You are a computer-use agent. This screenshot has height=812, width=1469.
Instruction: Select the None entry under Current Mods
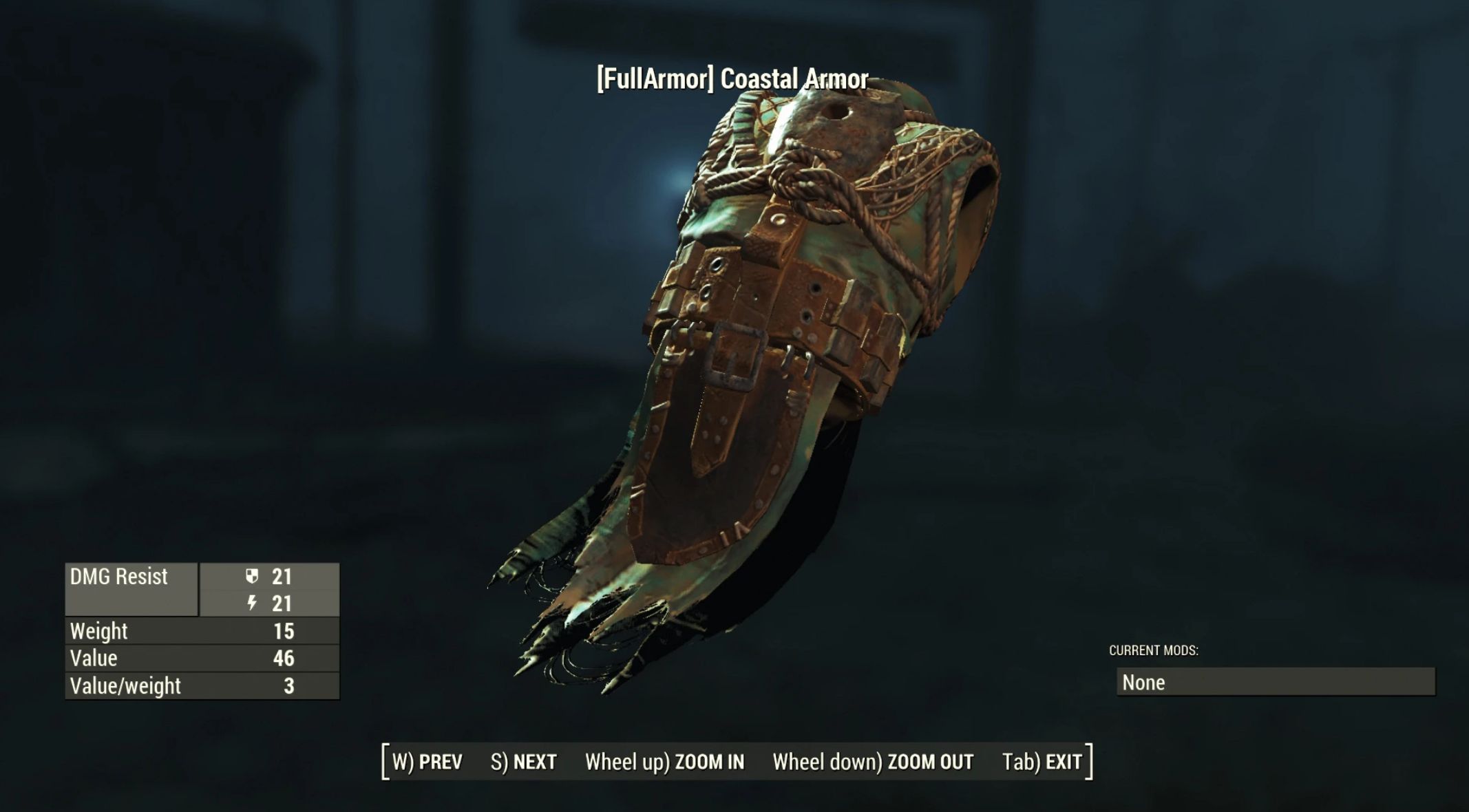(1275, 682)
